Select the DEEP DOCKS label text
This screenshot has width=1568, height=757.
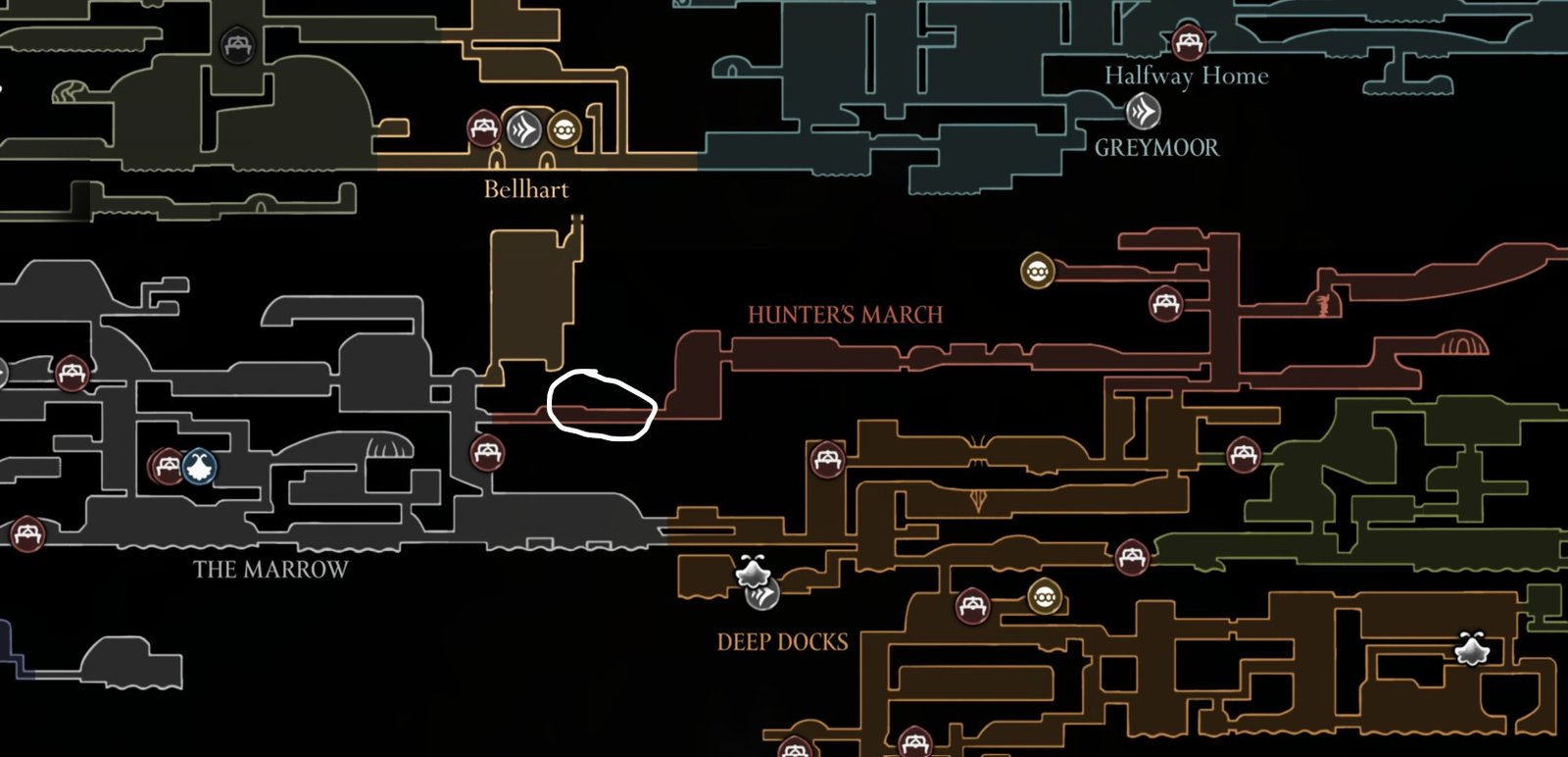coord(781,642)
